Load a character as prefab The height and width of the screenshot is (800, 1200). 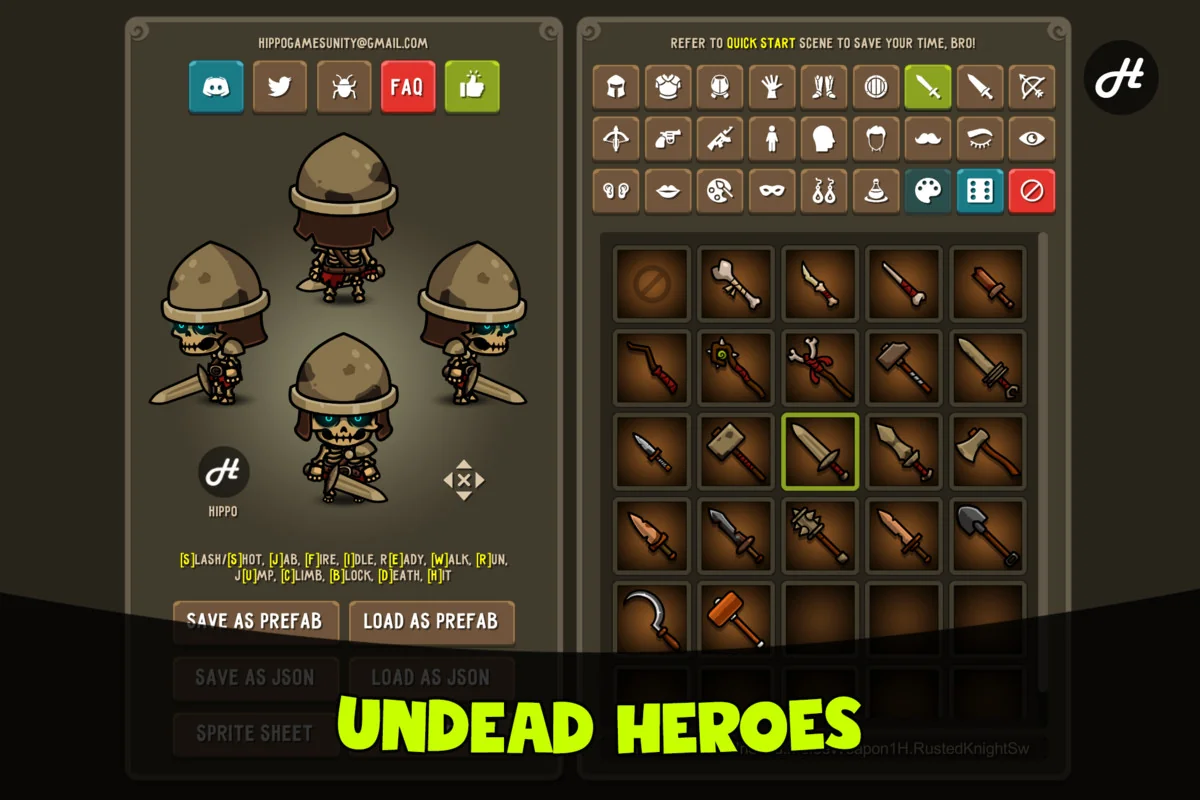[x=431, y=621]
